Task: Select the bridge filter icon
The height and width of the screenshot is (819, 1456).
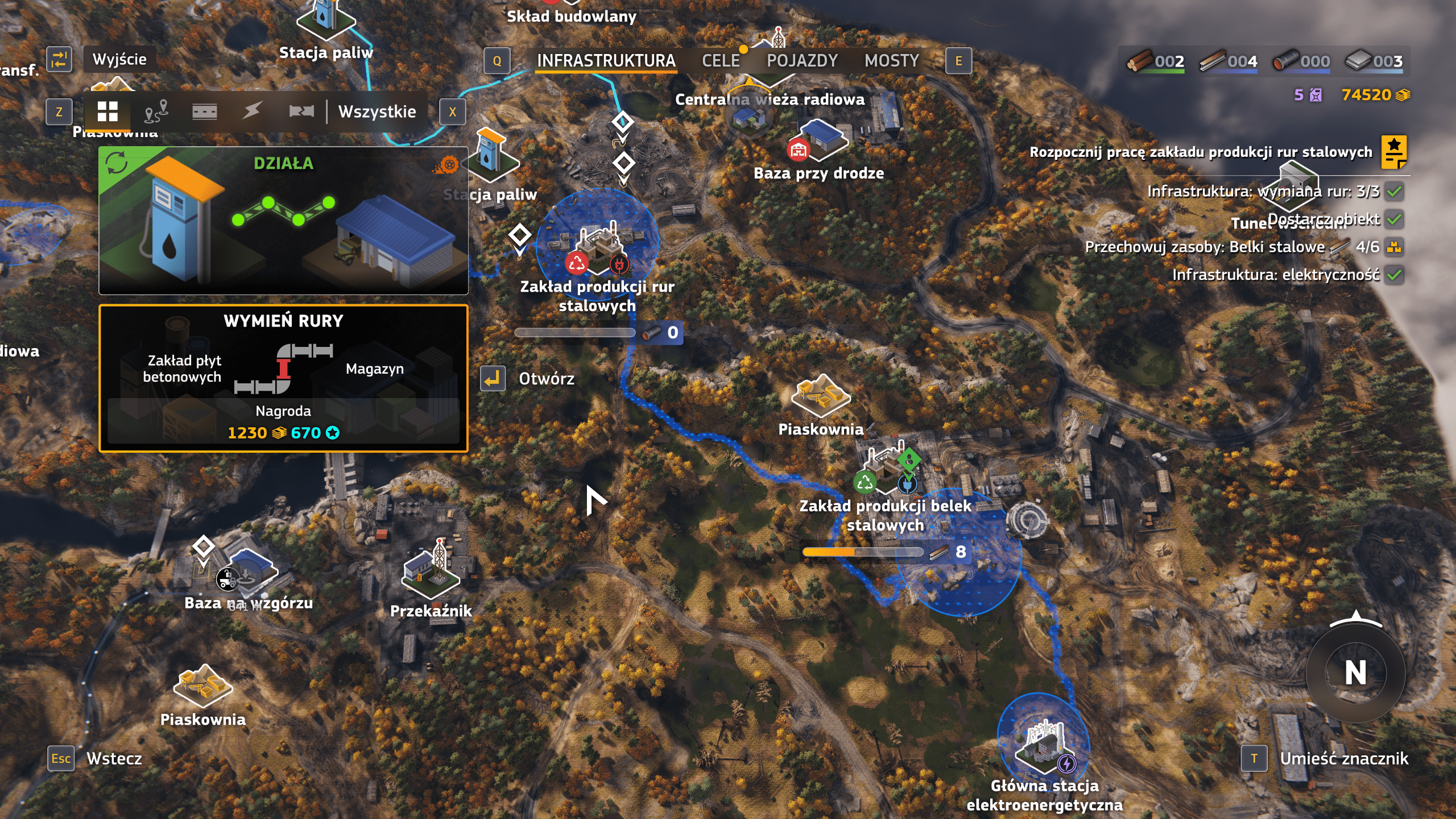Action: click(x=301, y=111)
